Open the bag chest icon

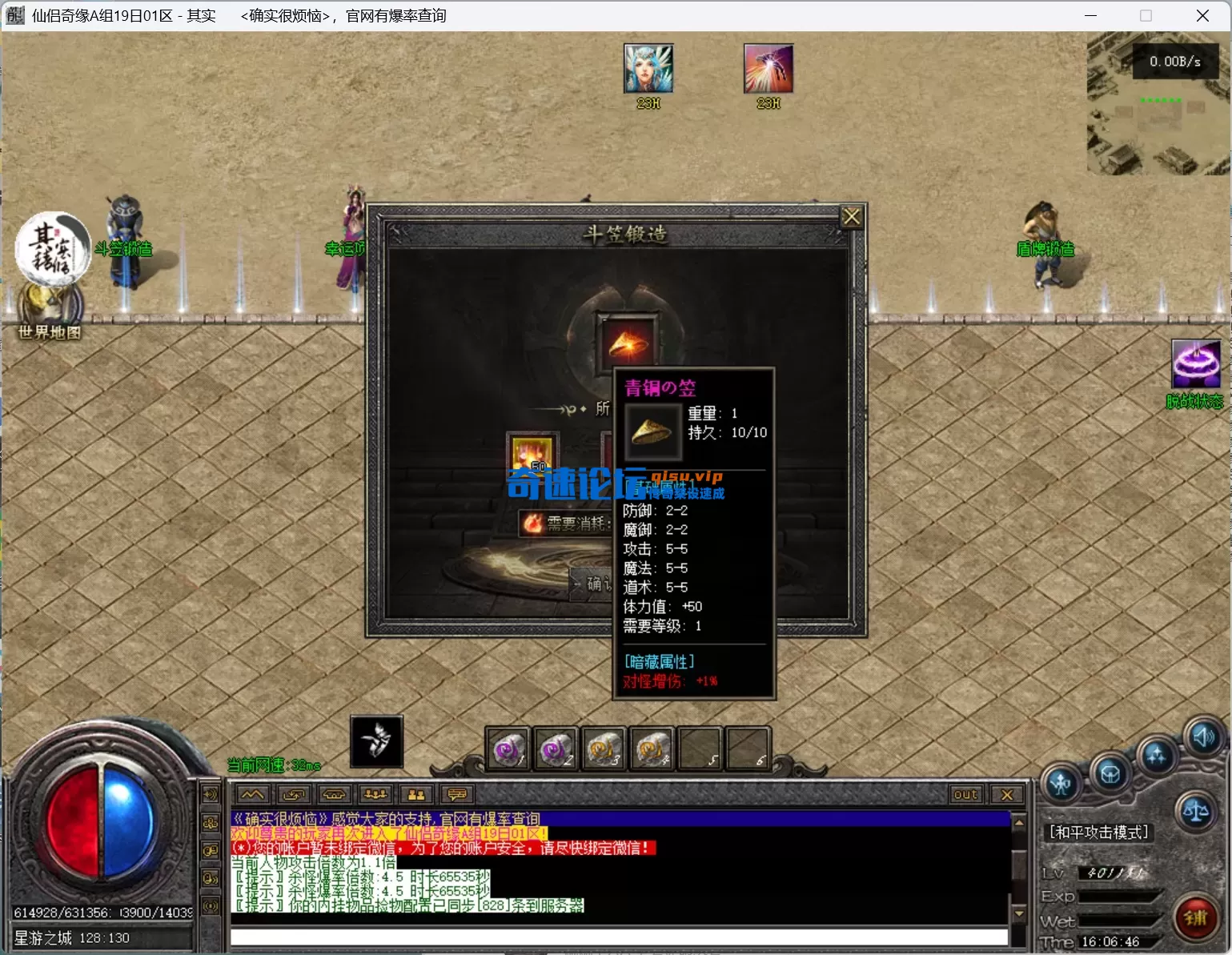click(x=1110, y=773)
